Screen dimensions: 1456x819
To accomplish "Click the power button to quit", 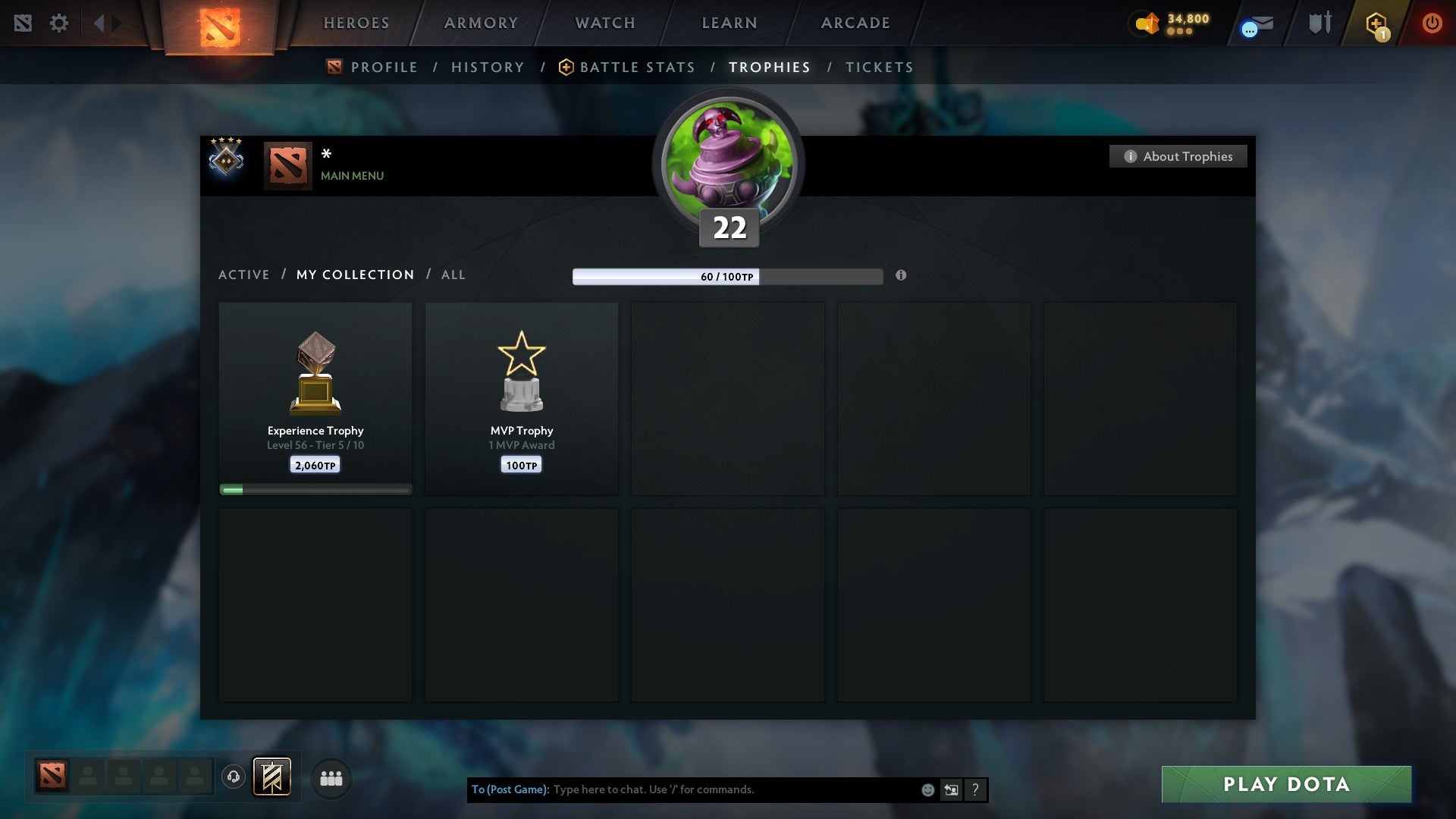I will click(1432, 24).
